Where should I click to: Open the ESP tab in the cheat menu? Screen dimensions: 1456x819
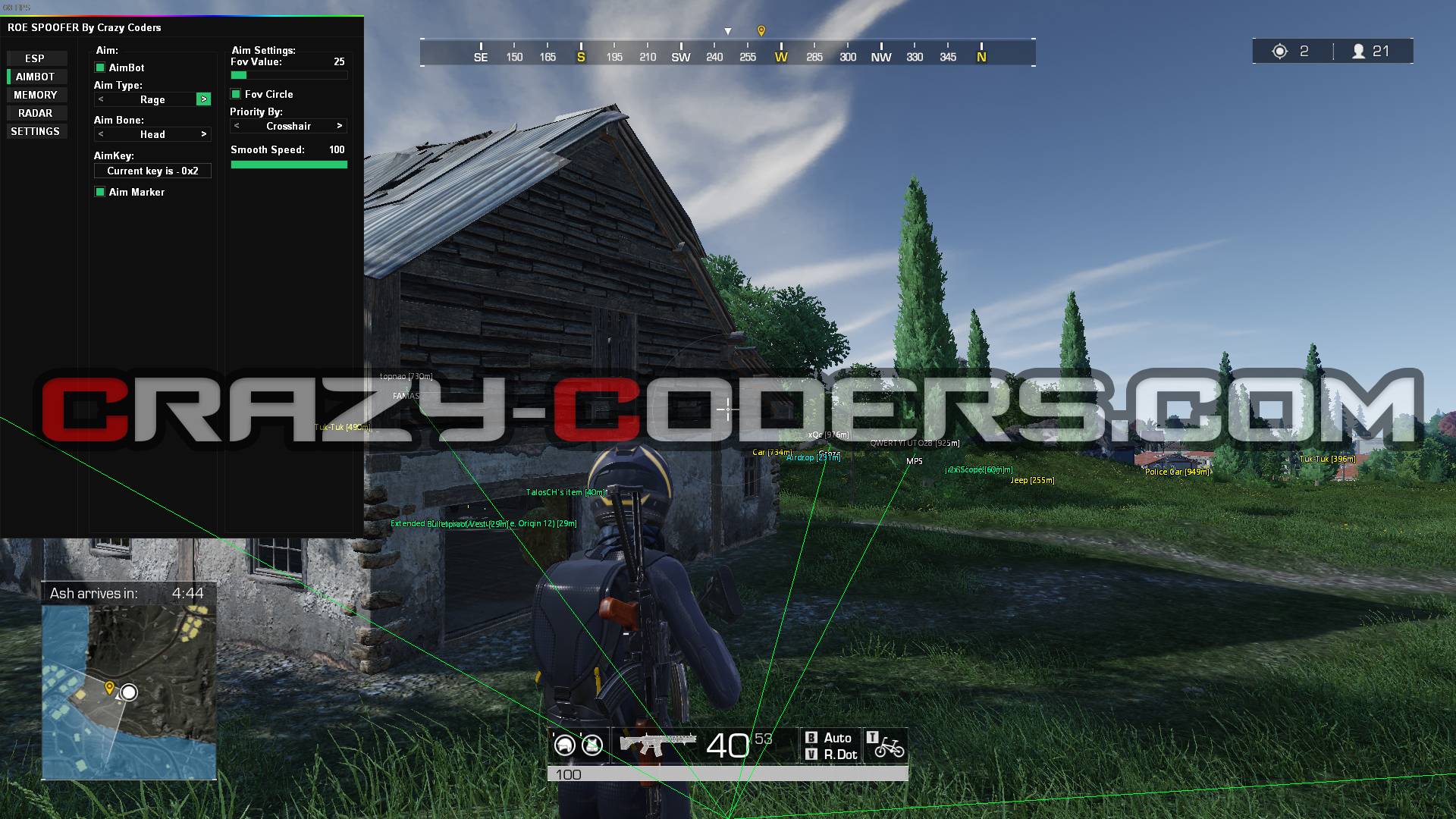tap(36, 58)
